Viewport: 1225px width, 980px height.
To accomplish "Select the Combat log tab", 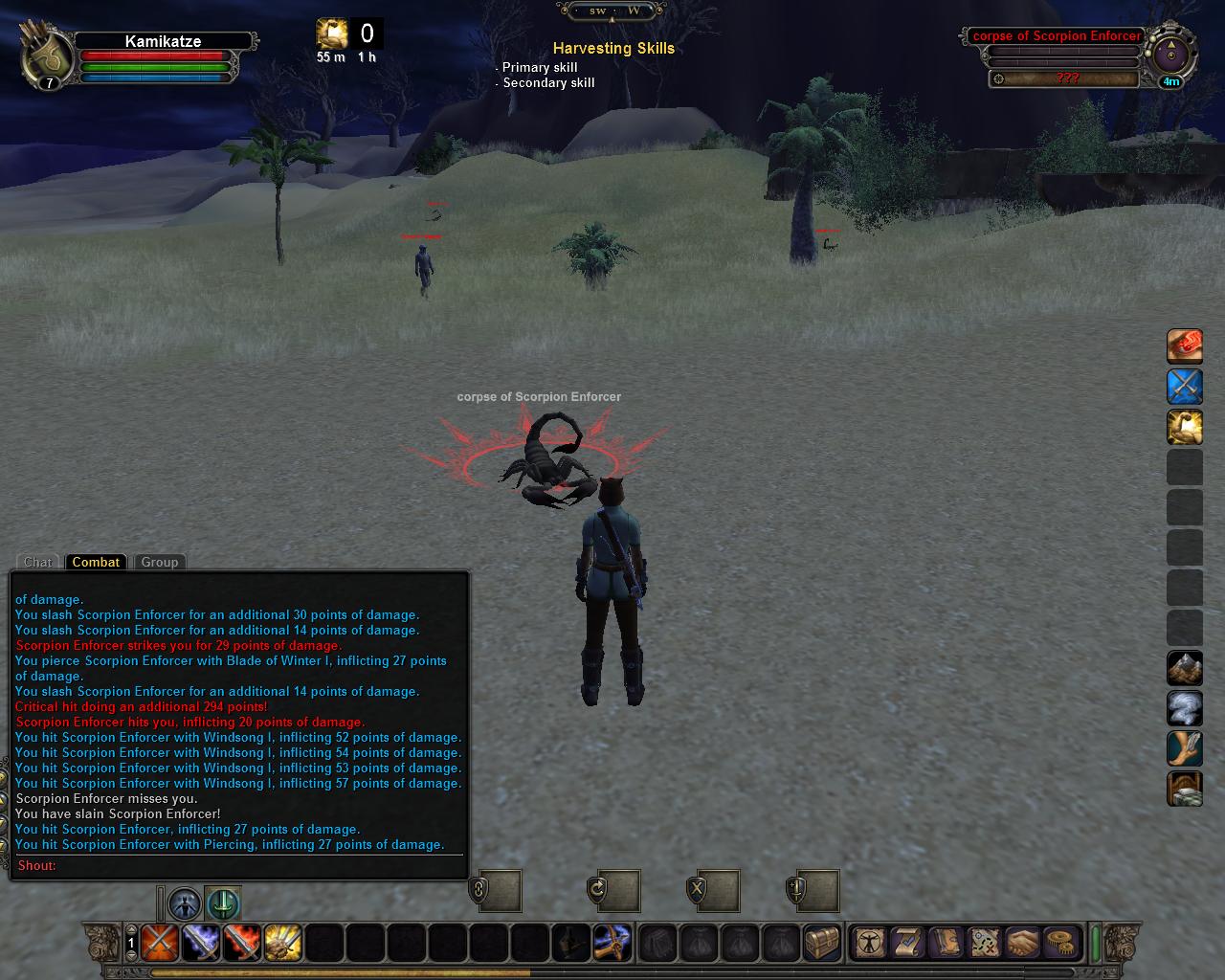I will pos(96,562).
